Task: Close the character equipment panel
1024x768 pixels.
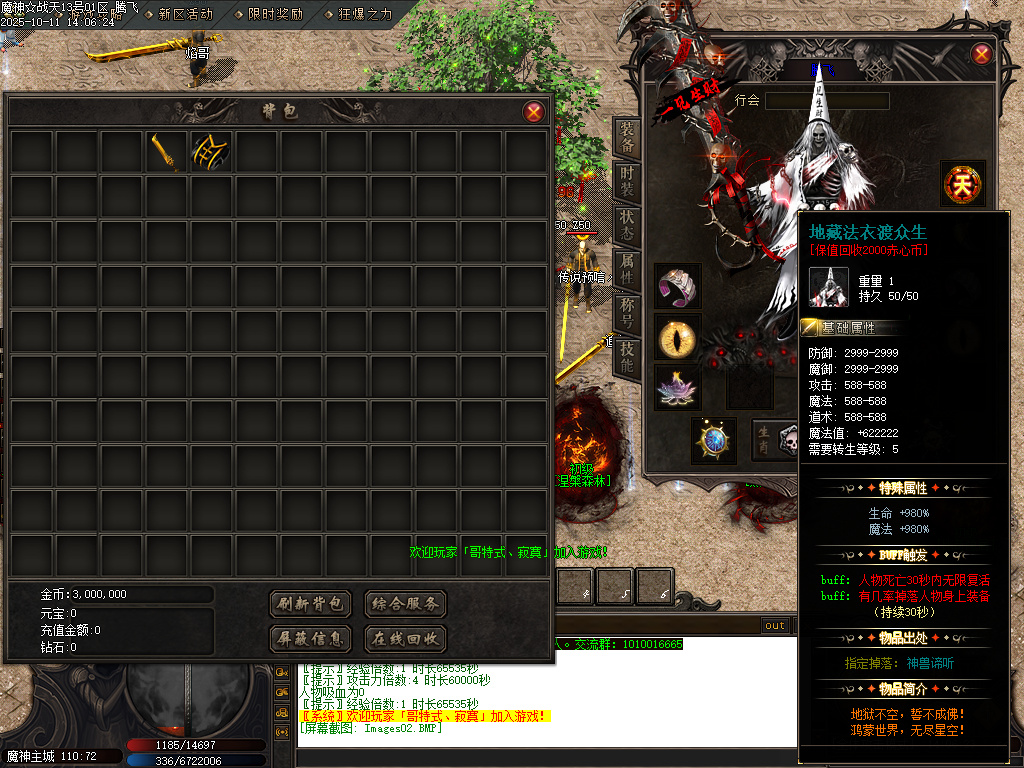Action: [x=981, y=54]
